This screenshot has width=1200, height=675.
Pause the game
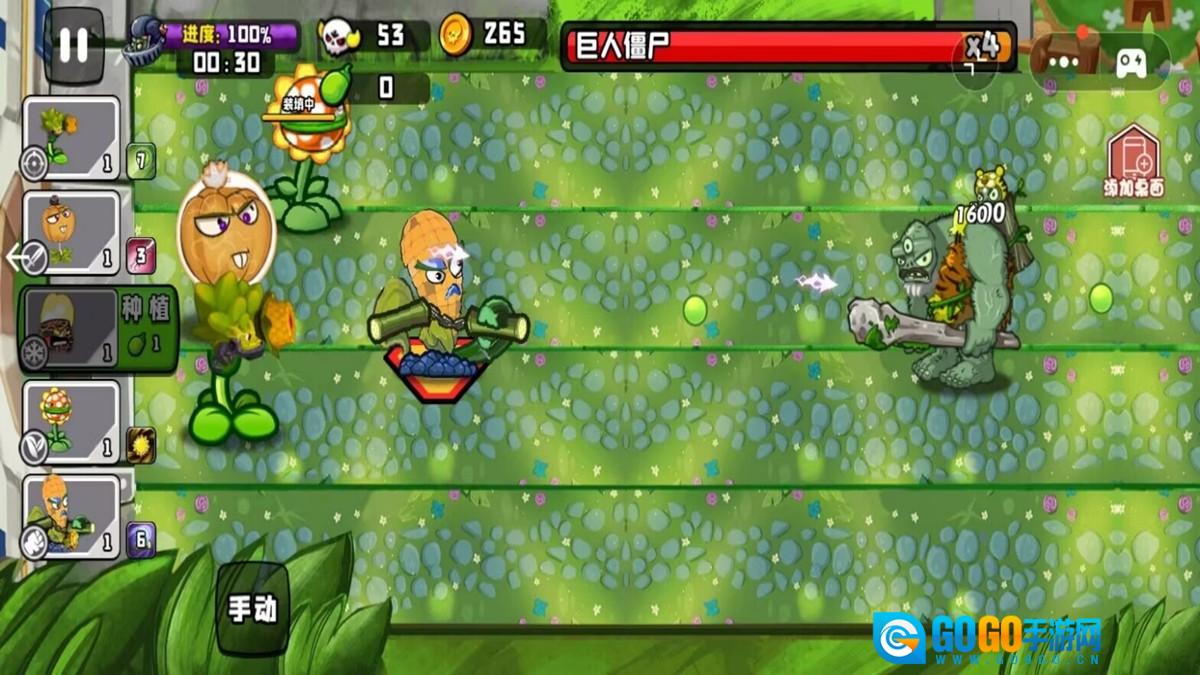[x=73, y=46]
